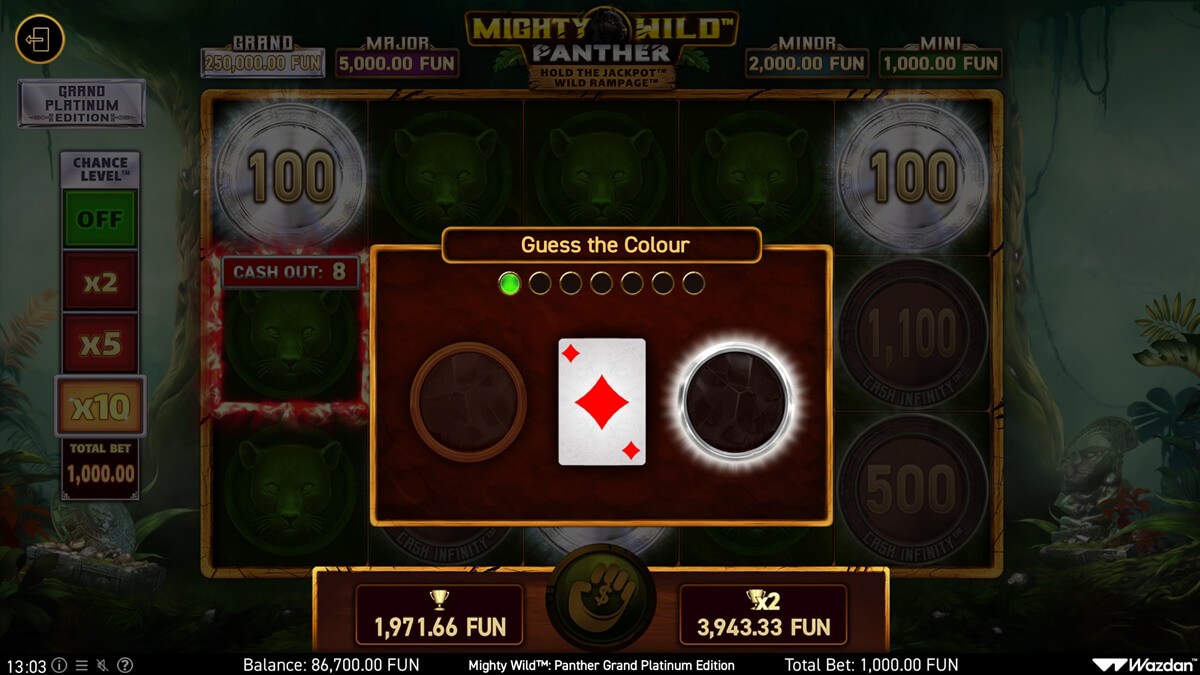Screen dimensions: 1200x675
Task: Select the x2 Chance Level
Action: pos(100,282)
